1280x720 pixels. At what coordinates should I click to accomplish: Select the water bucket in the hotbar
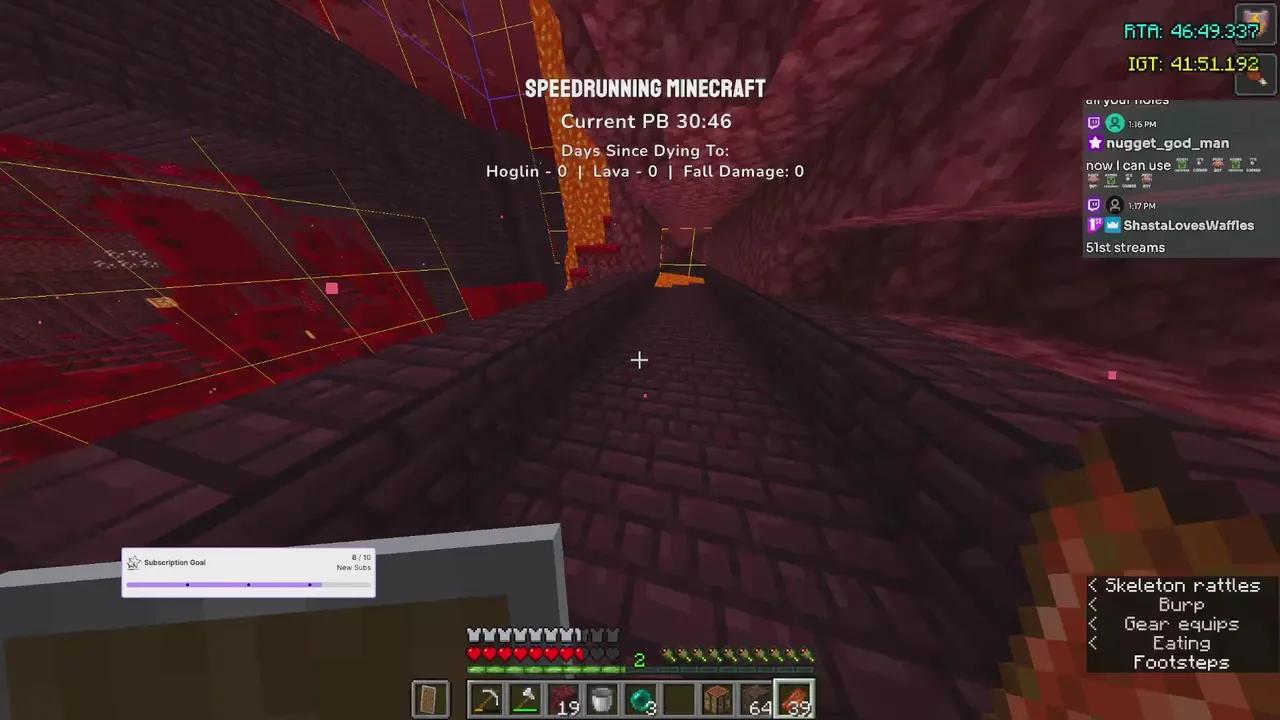click(603, 698)
